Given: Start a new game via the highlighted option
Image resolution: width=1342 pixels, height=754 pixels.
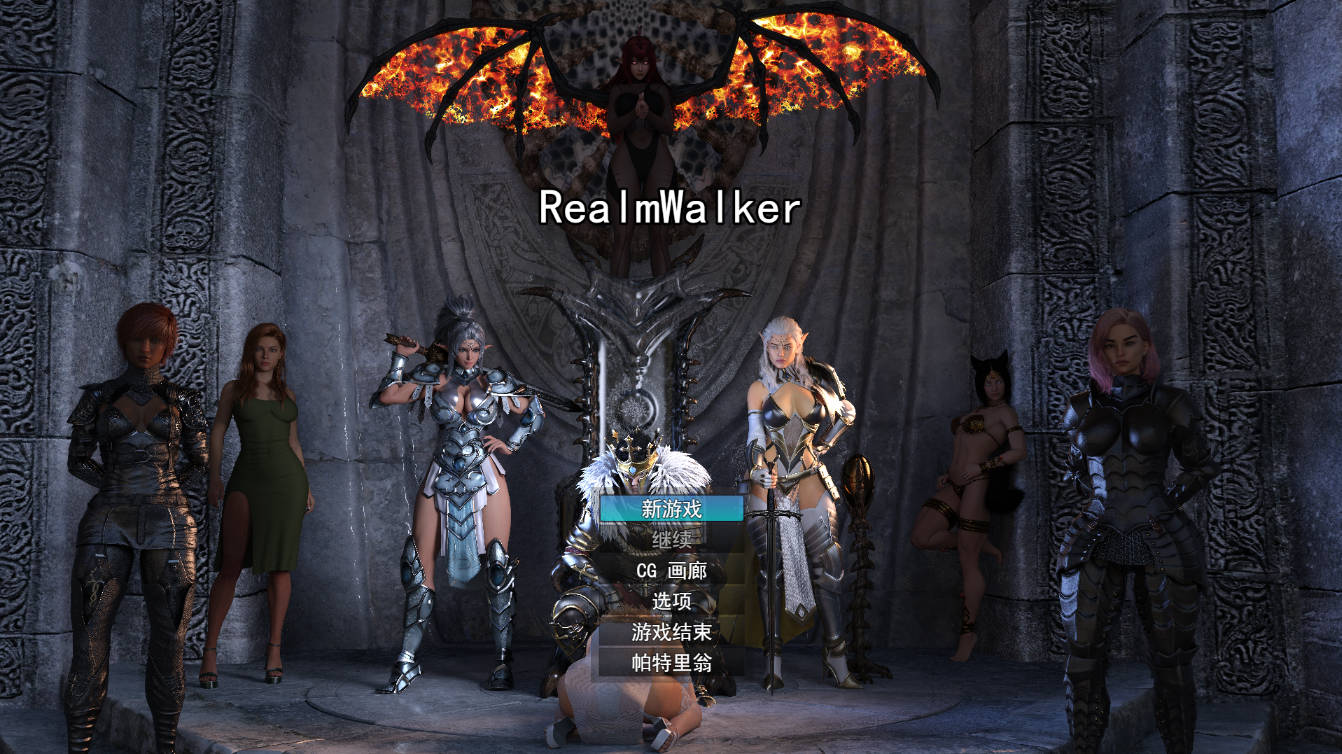Looking at the screenshot, I should pyautogui.click(x=671, y=510).
